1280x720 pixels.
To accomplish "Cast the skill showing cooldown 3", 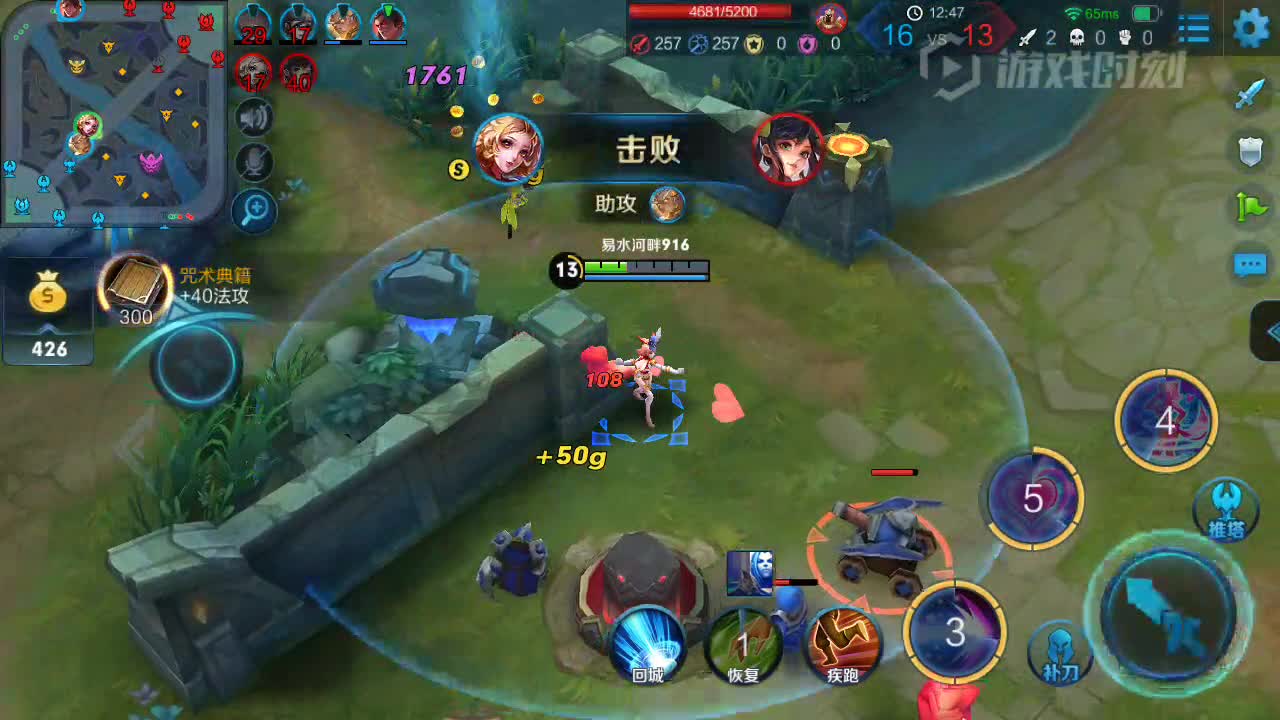I will 955,630.
